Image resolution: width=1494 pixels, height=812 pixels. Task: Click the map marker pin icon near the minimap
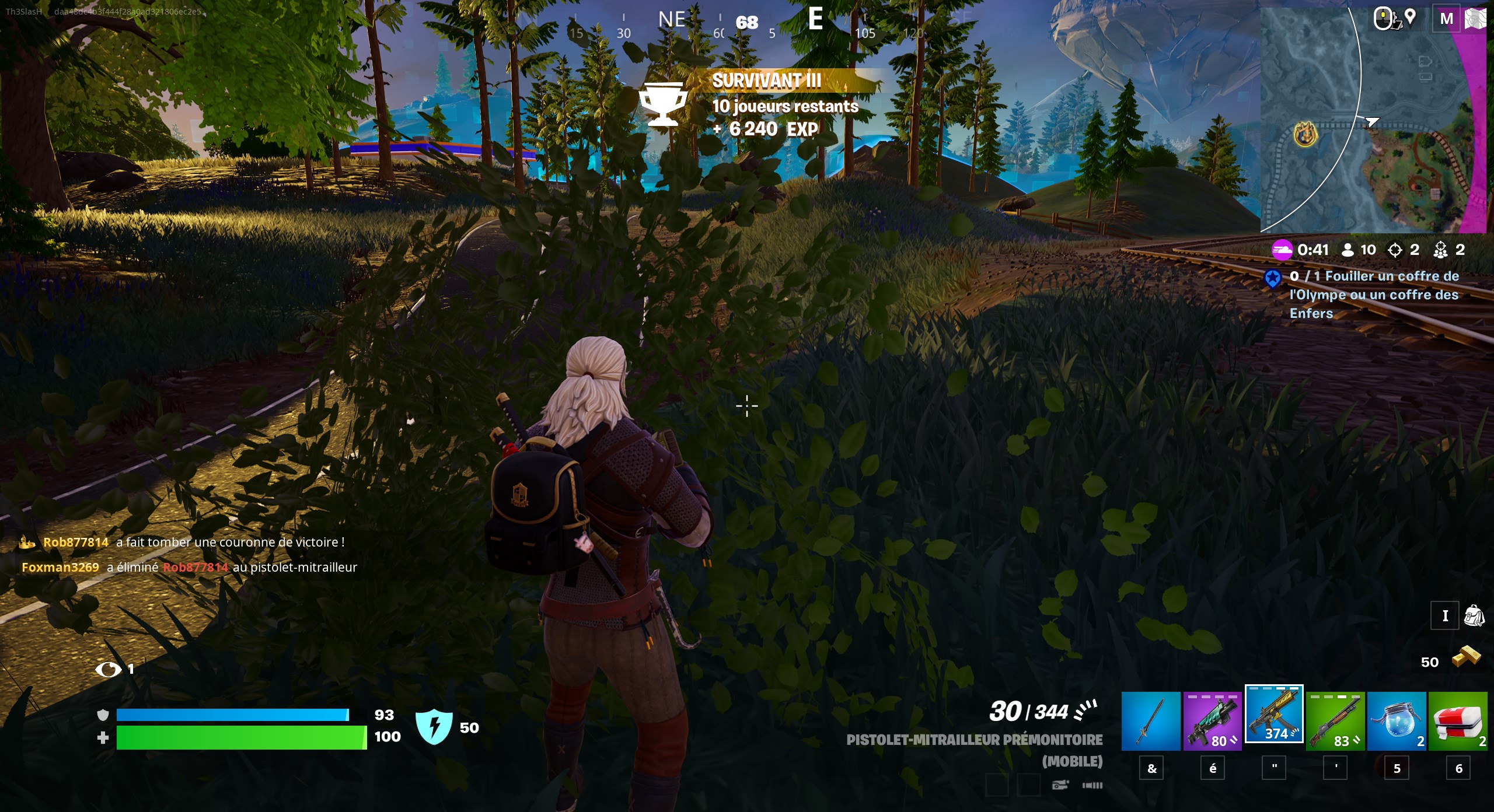pyautogui.click(x=1410, y=18)
